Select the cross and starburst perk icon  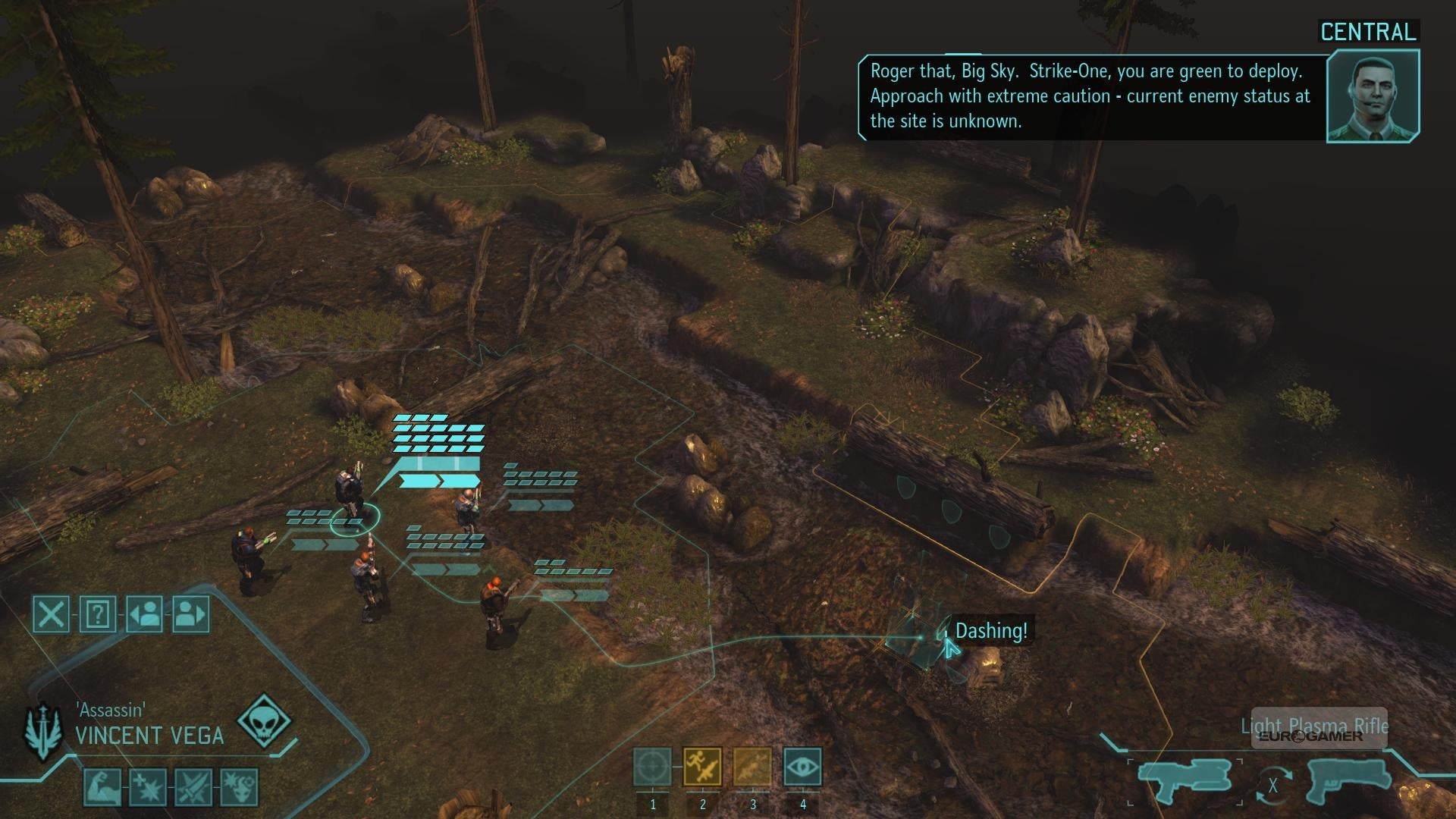[148, 786]
